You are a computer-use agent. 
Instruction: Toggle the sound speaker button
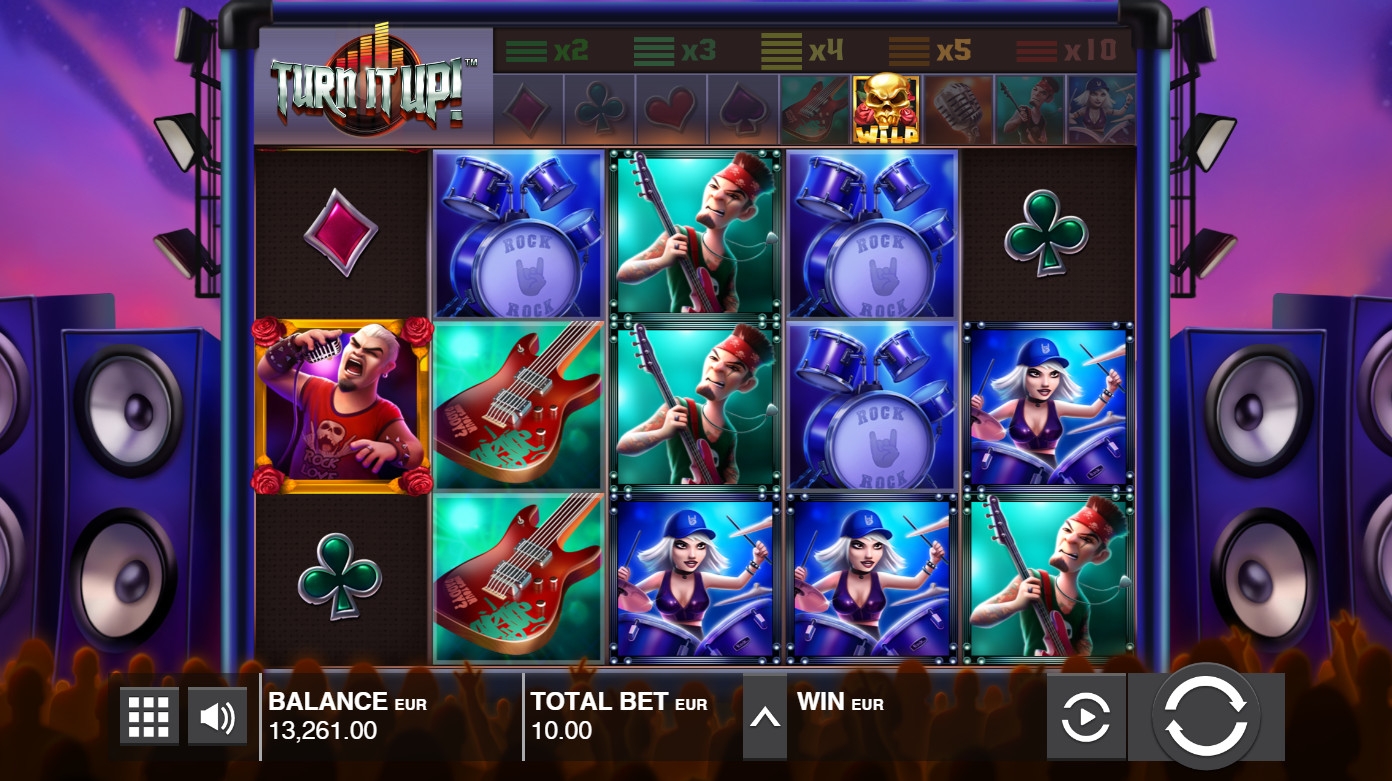217,716
